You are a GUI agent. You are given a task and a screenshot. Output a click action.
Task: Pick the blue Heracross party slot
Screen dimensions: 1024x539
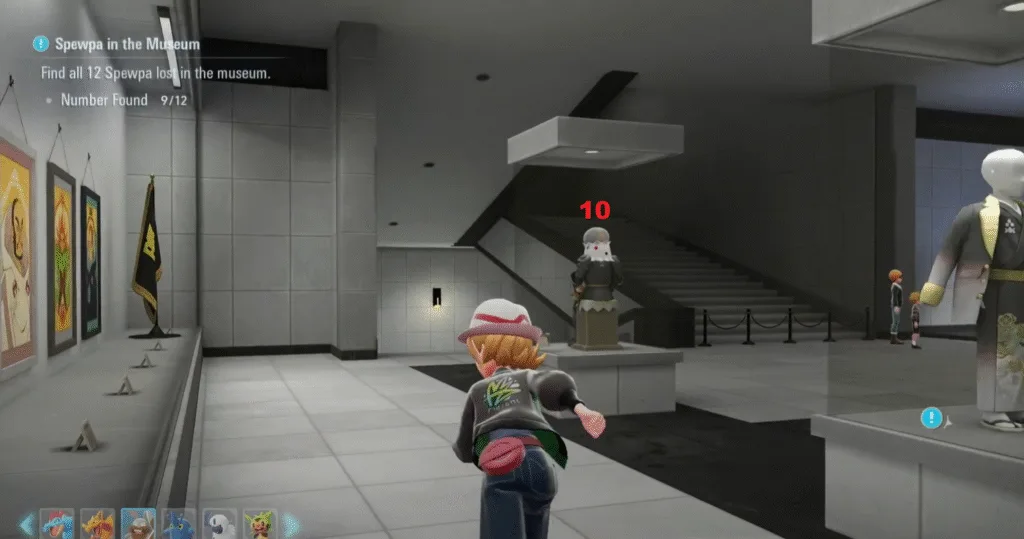(x=180, y=523)
